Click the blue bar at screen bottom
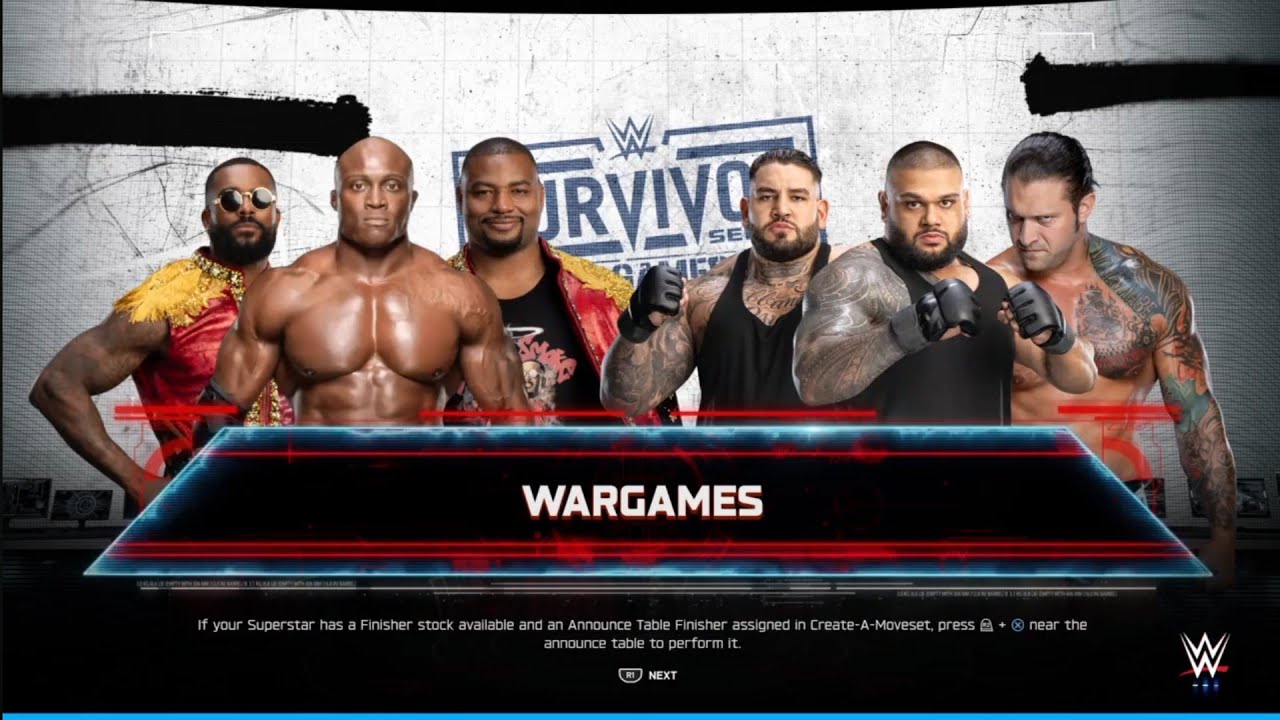This screenshot has height=720, width=1280. point(640,714)
